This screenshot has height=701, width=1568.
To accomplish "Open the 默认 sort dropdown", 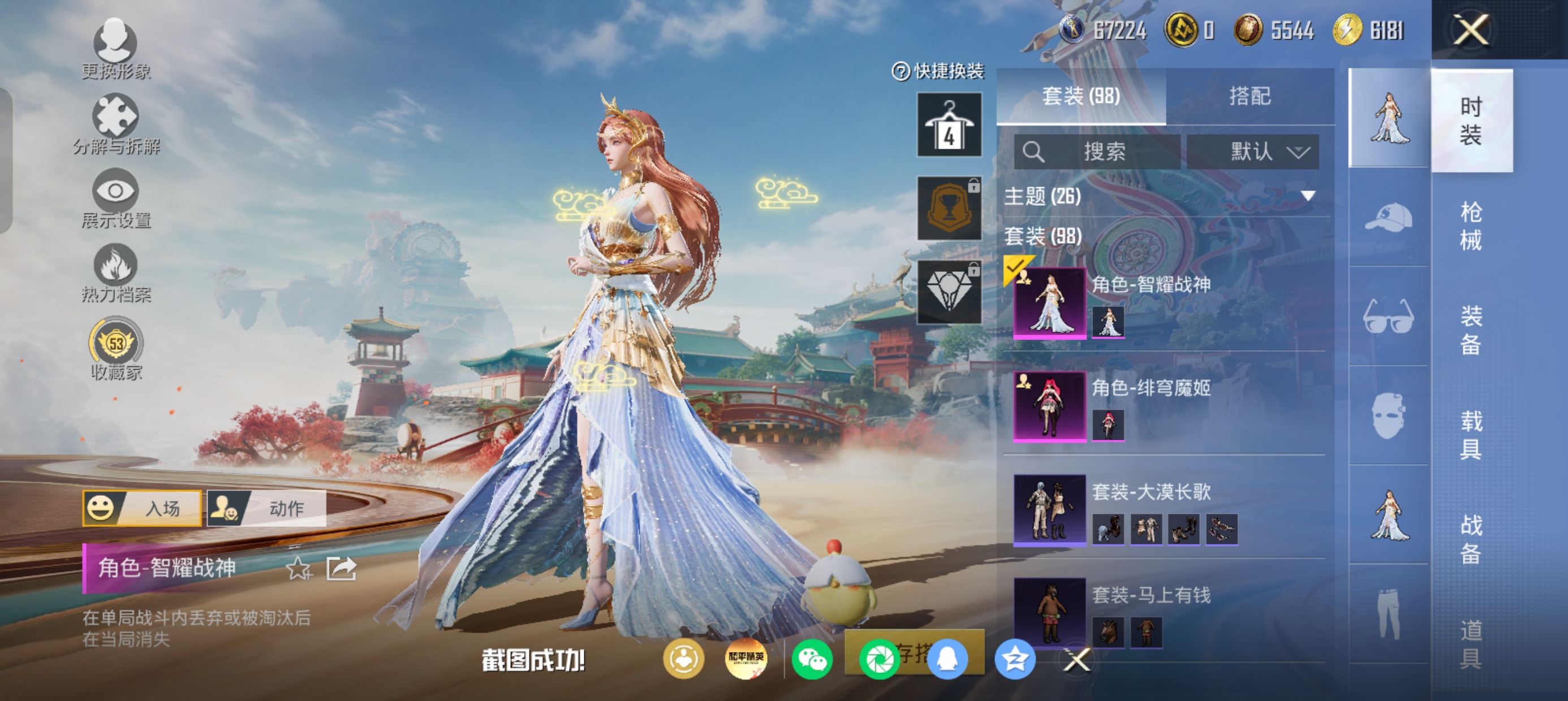I will pyautogui.click(x=1253, y=152).
